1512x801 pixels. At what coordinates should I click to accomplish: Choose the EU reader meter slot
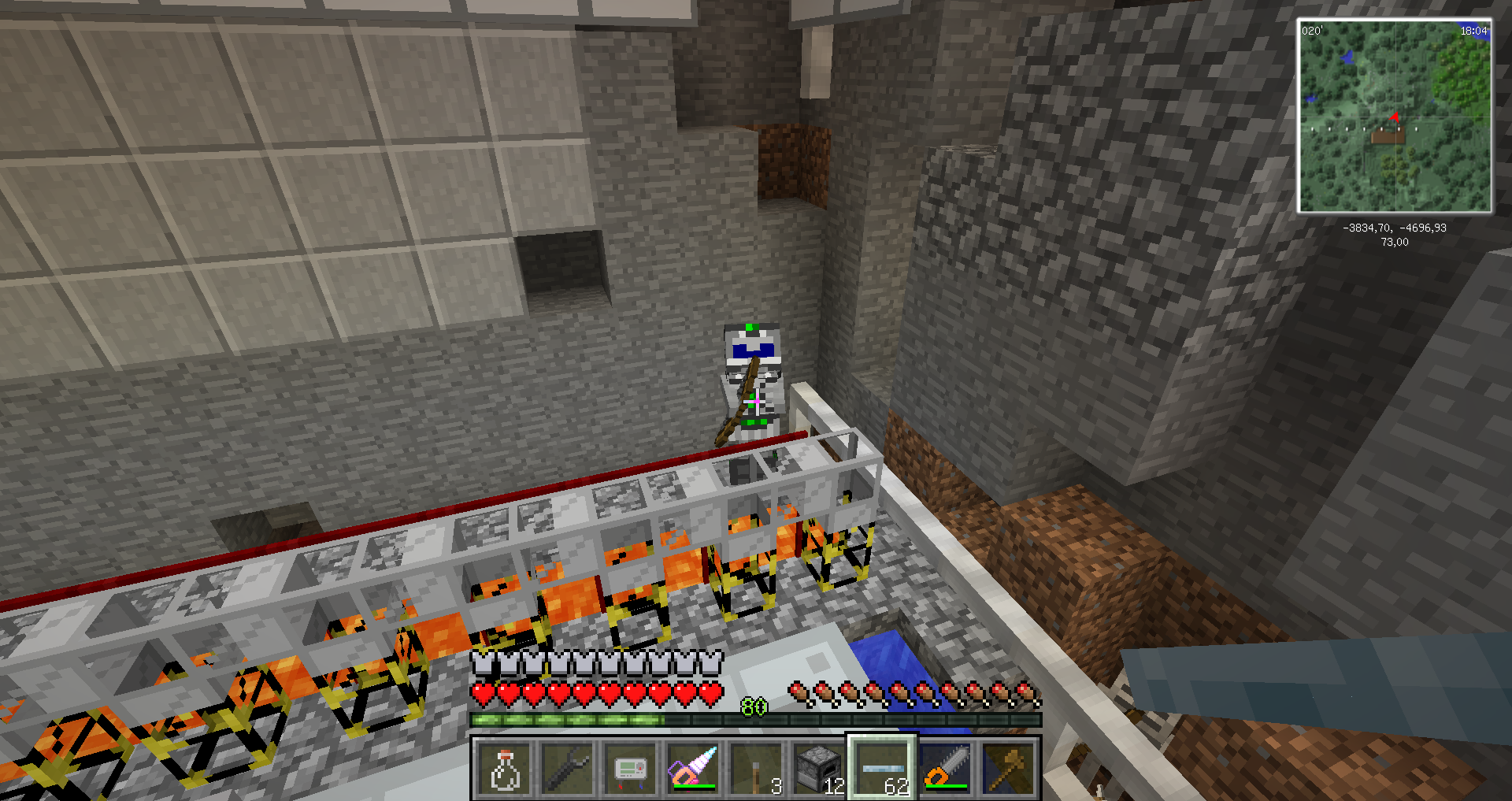pyautogui.click(x=630, y=769)
